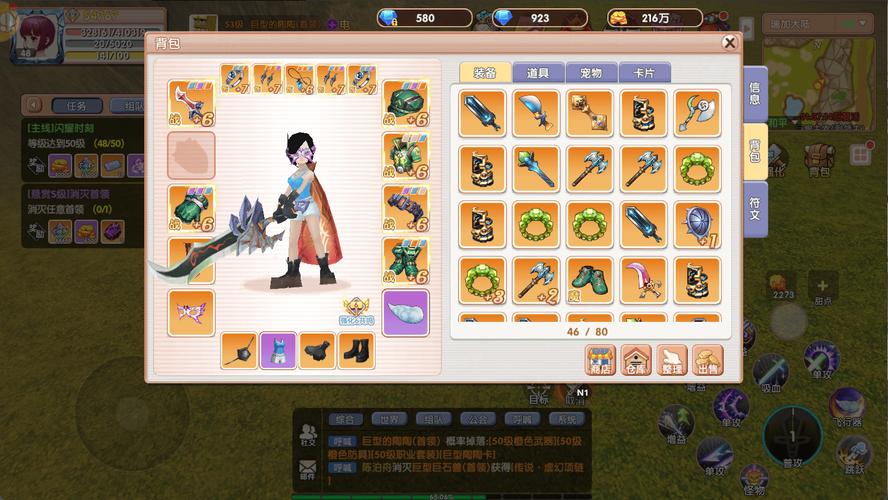Select the 卡片 cards tab
Screen dimensions: 888x500
coord(644,73)
